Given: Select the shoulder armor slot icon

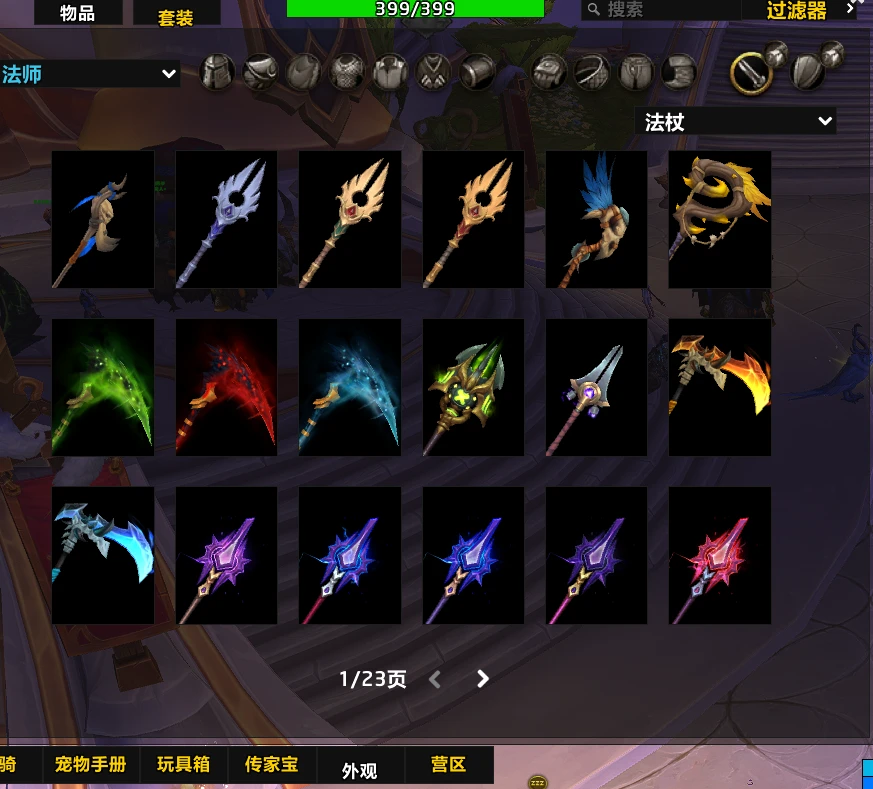Looking at the screenshot, I should click(260, 72).
